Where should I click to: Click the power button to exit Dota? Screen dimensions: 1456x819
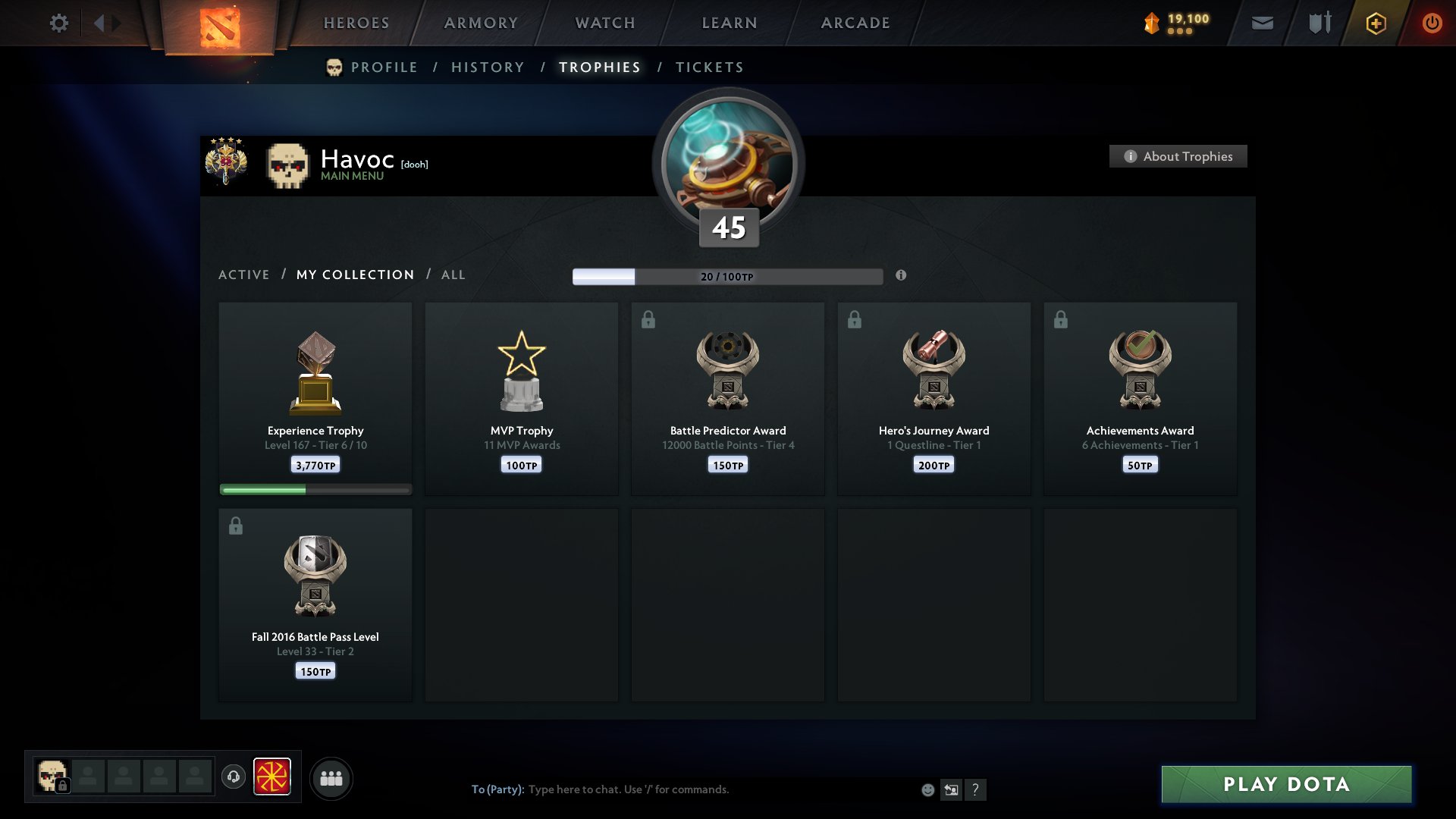point(1432,23)
